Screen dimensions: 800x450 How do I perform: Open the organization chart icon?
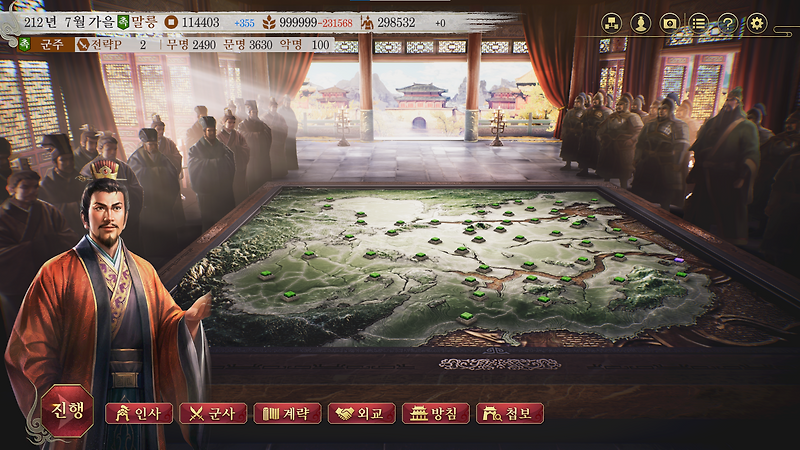click(x=611, y=22)
